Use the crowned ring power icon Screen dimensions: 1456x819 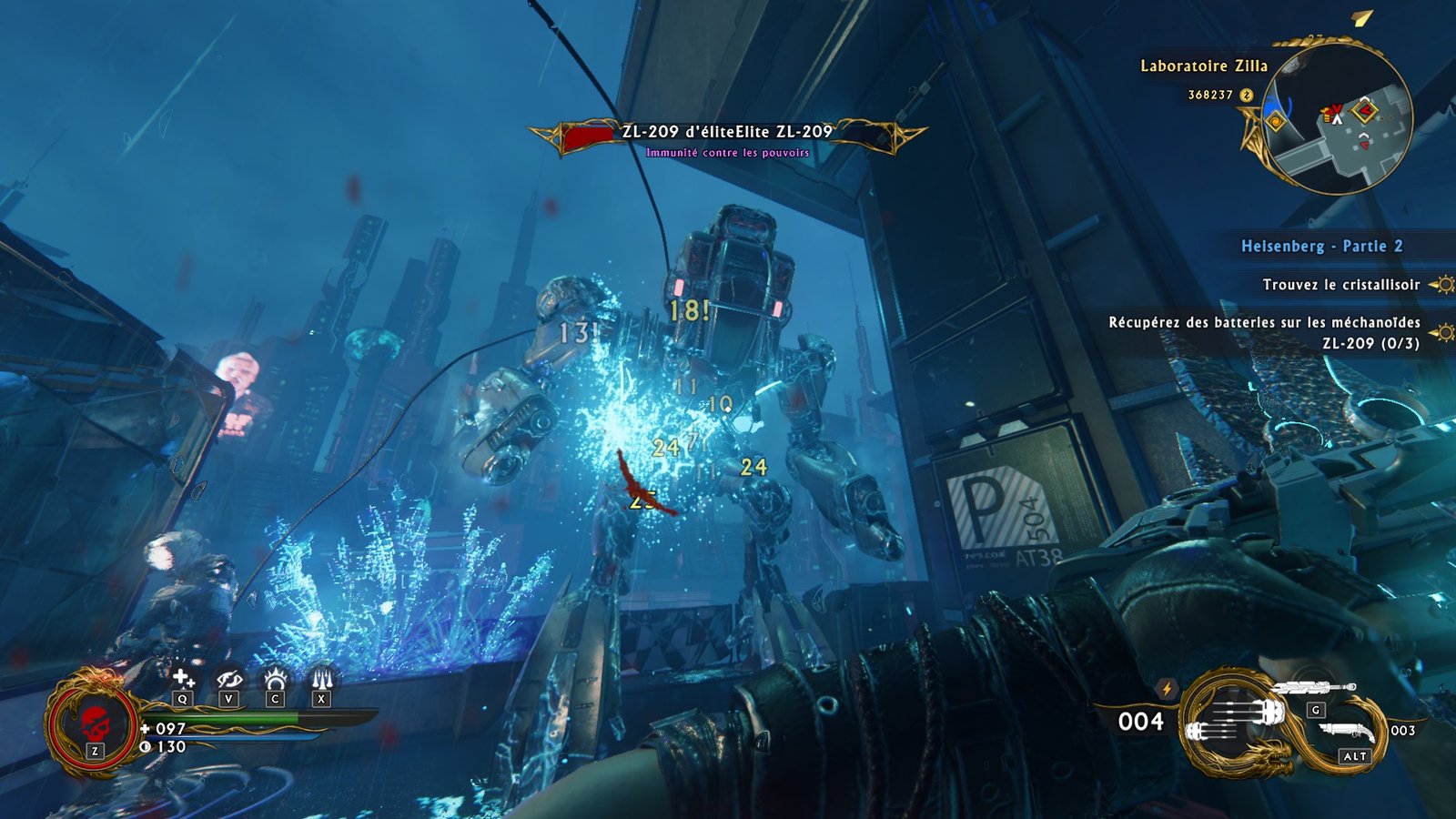point(275,679)
